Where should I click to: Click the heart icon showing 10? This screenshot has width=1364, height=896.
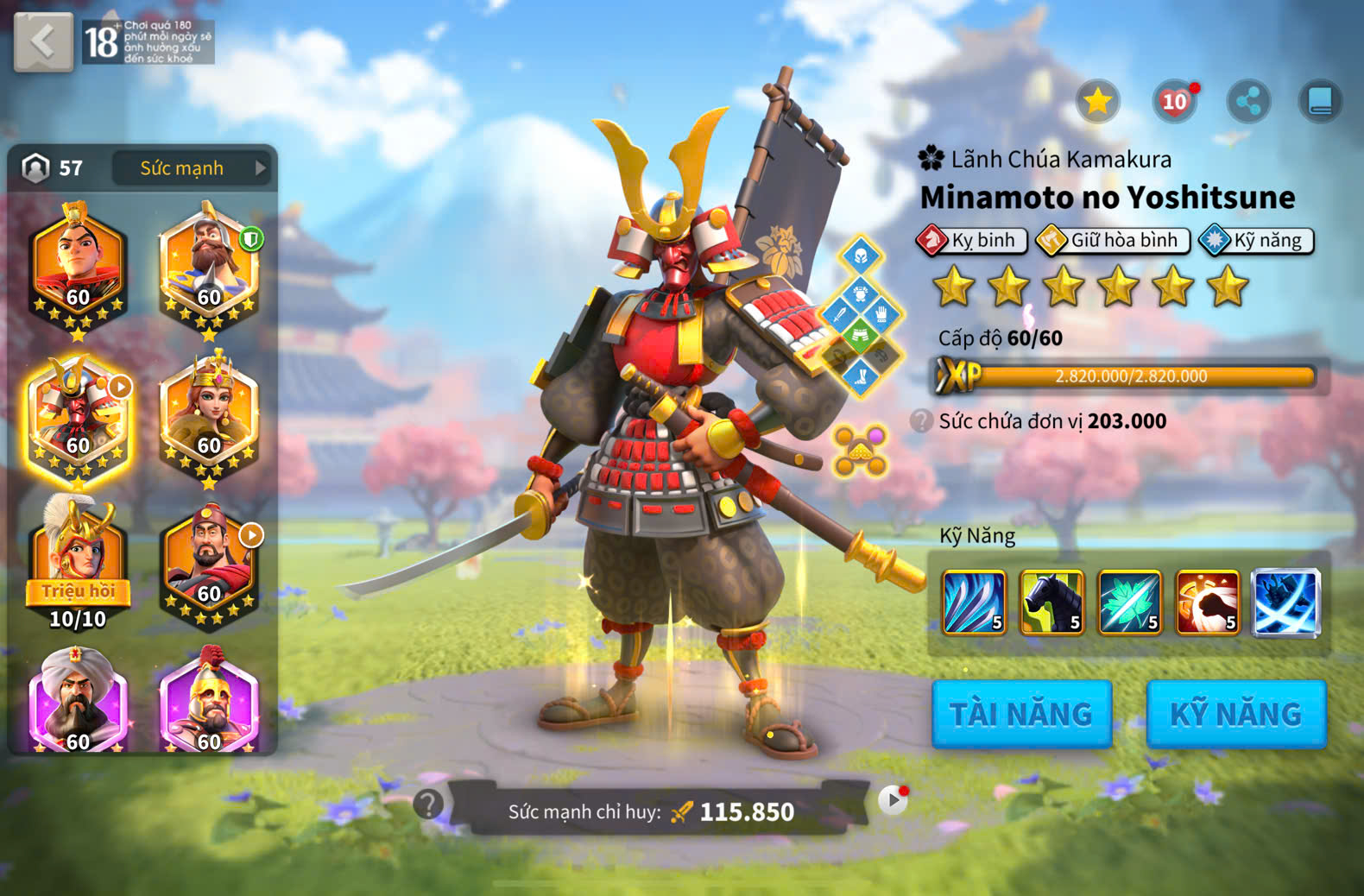click(1174, 102)
